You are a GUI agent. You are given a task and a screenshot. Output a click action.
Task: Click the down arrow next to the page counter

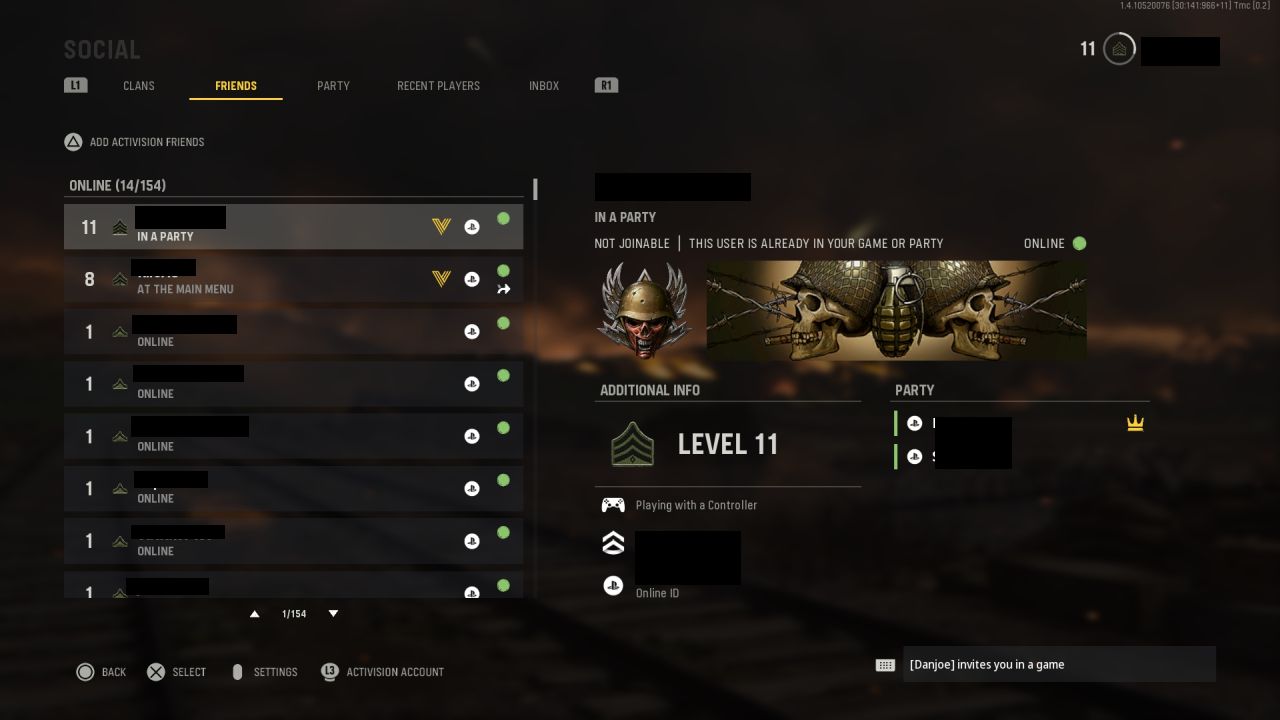click(x=333, y=613)
